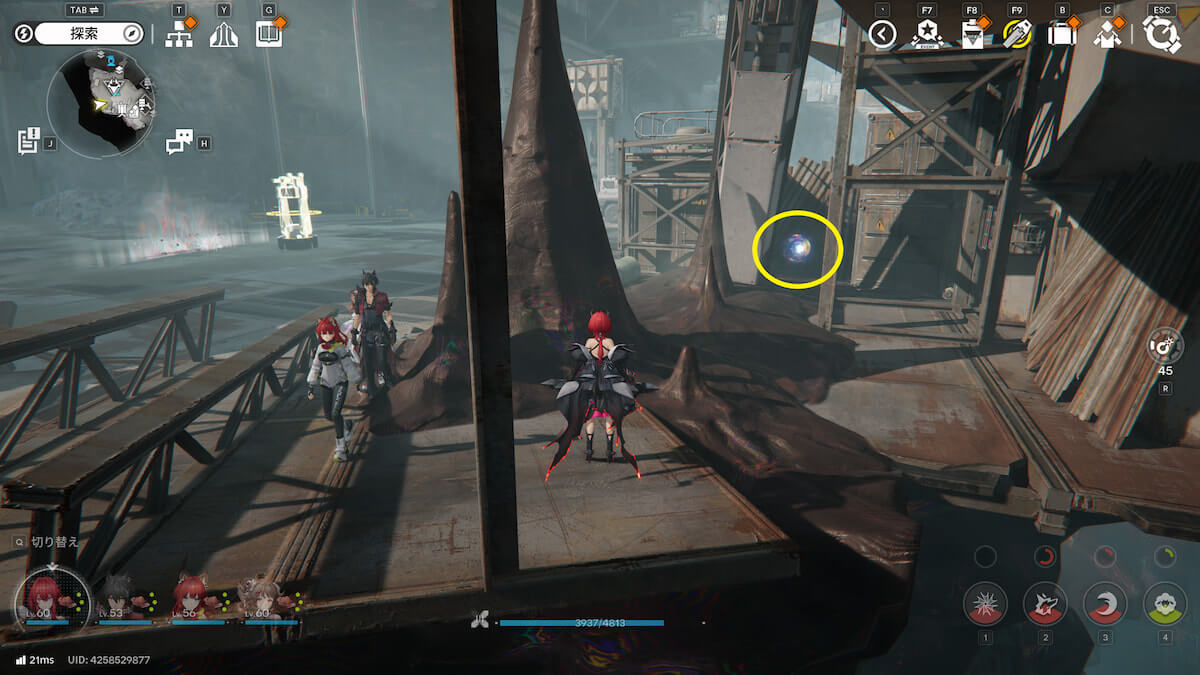Activate the wolf-head skill in slot 2
Screen dimensions: 1200x675
tap(1045, 603)
